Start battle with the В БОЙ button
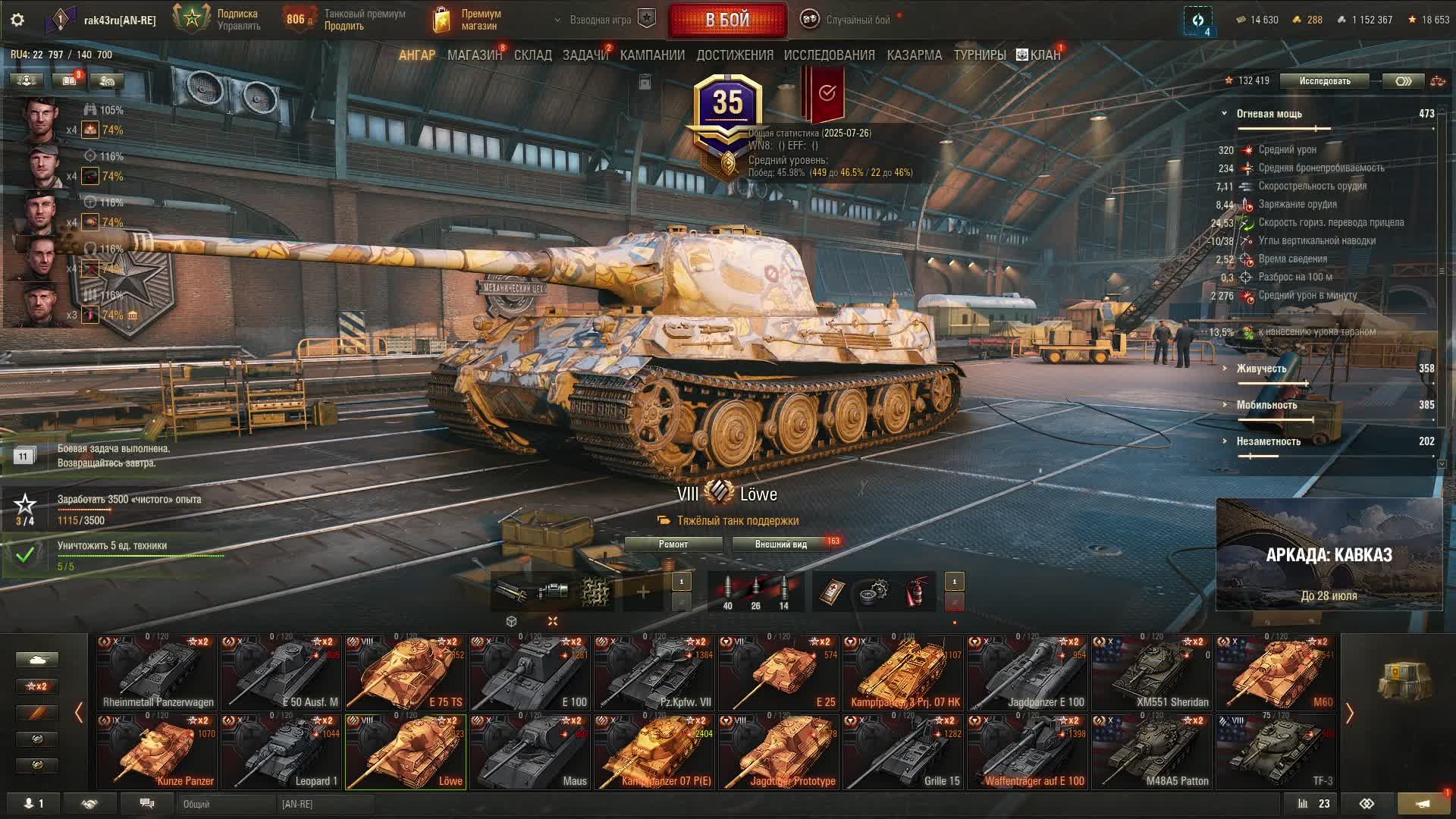Screen dimensions: 1456x819 [x=727, y=20]
